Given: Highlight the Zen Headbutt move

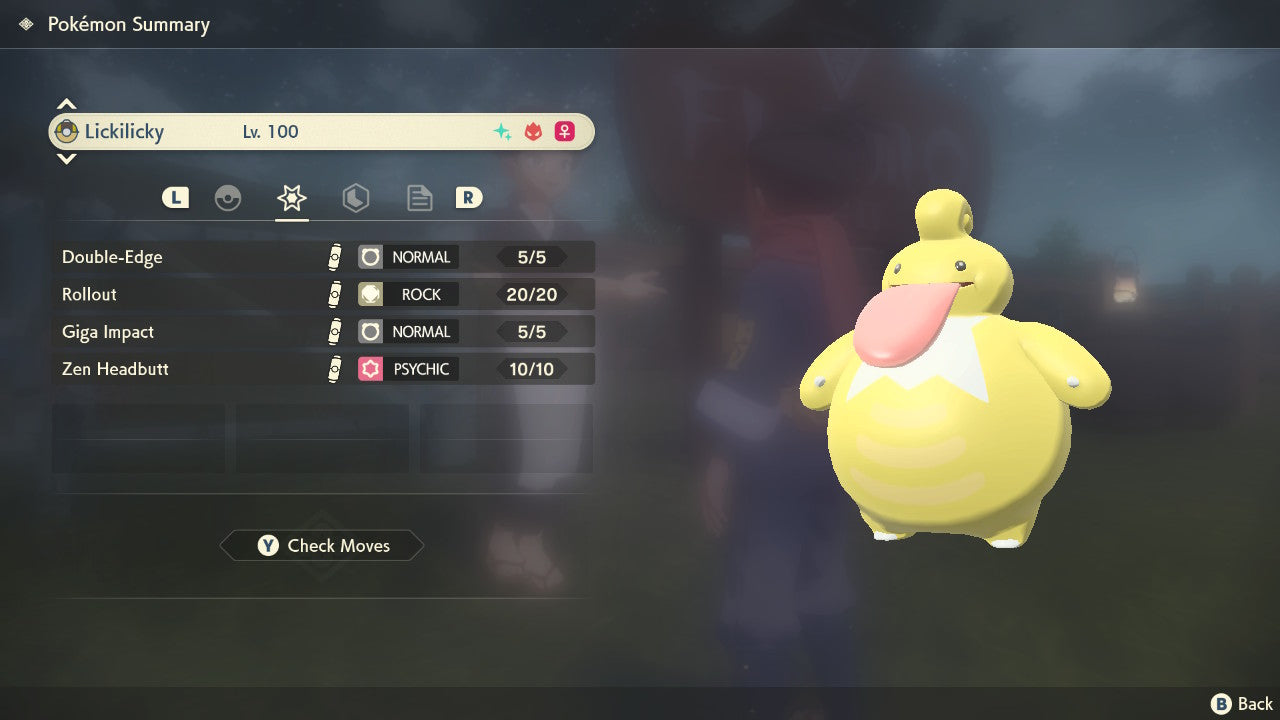Looking at the screenshot, I should (324, 369).
